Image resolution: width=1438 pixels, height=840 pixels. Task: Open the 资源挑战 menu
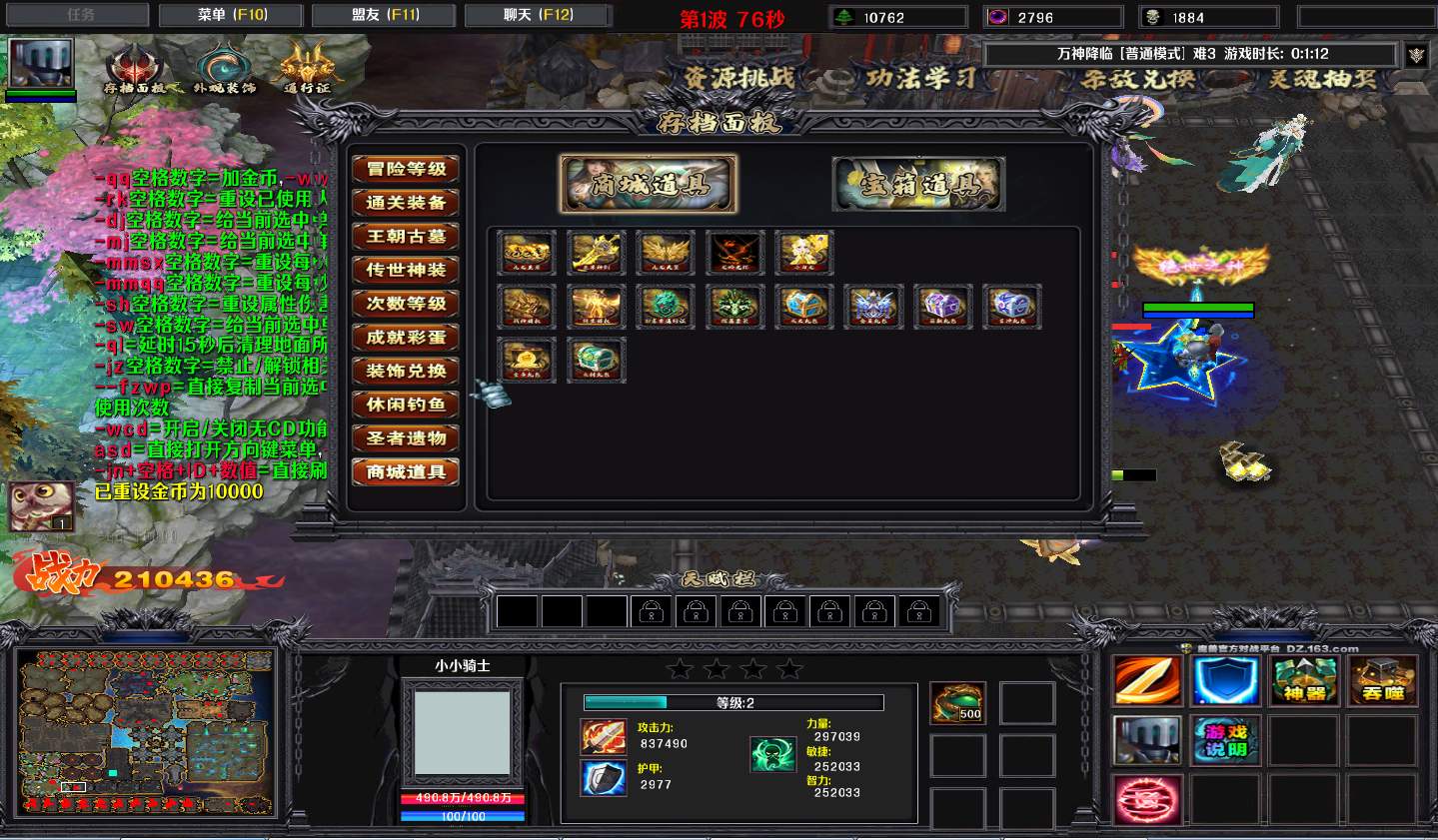coord(739,78)
